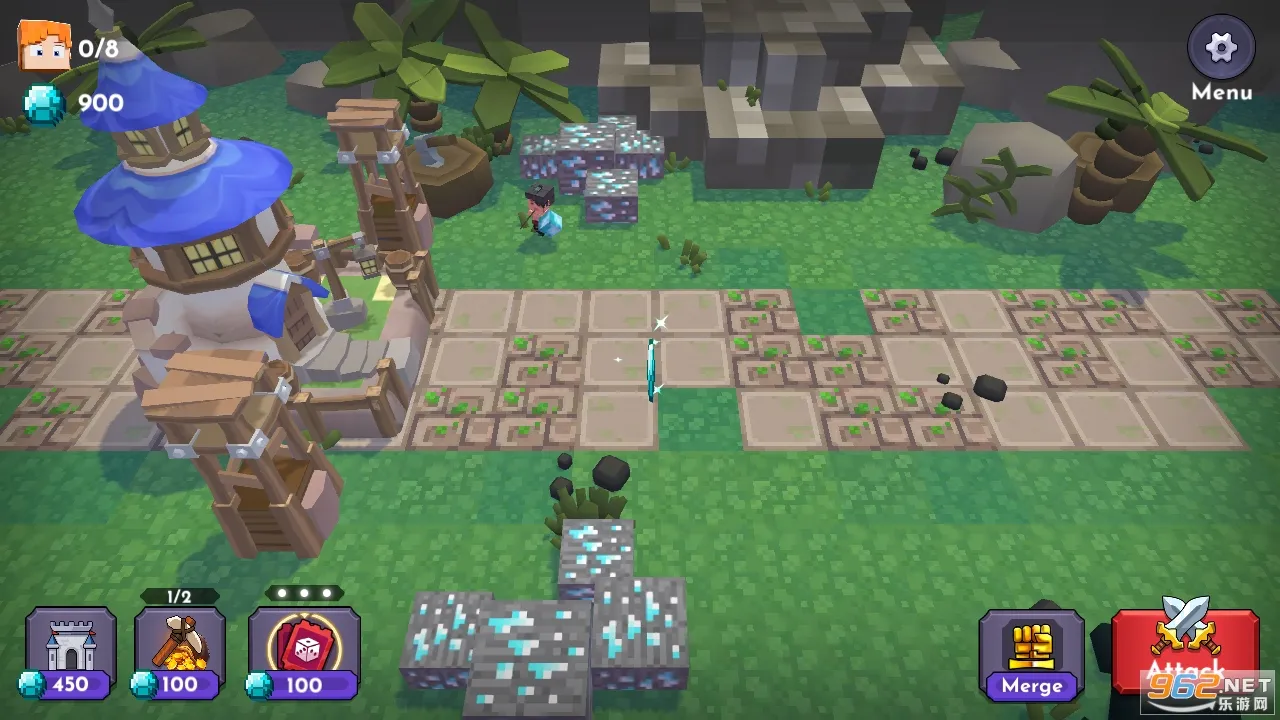Buy the castle upgrade for 450
1280x720 pixels.
click(x=70, y=651)
